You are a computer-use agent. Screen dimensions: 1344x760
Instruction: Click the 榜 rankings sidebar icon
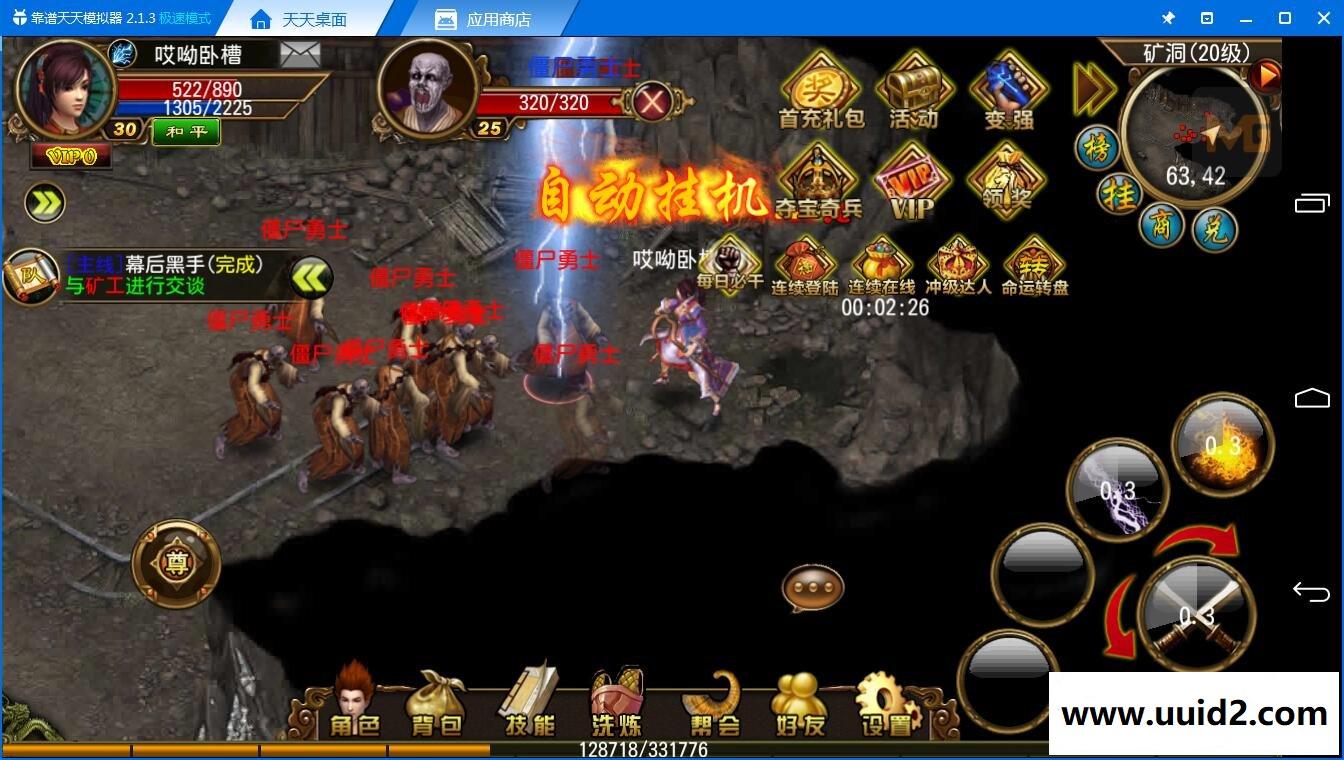(x=1098, y=148)
